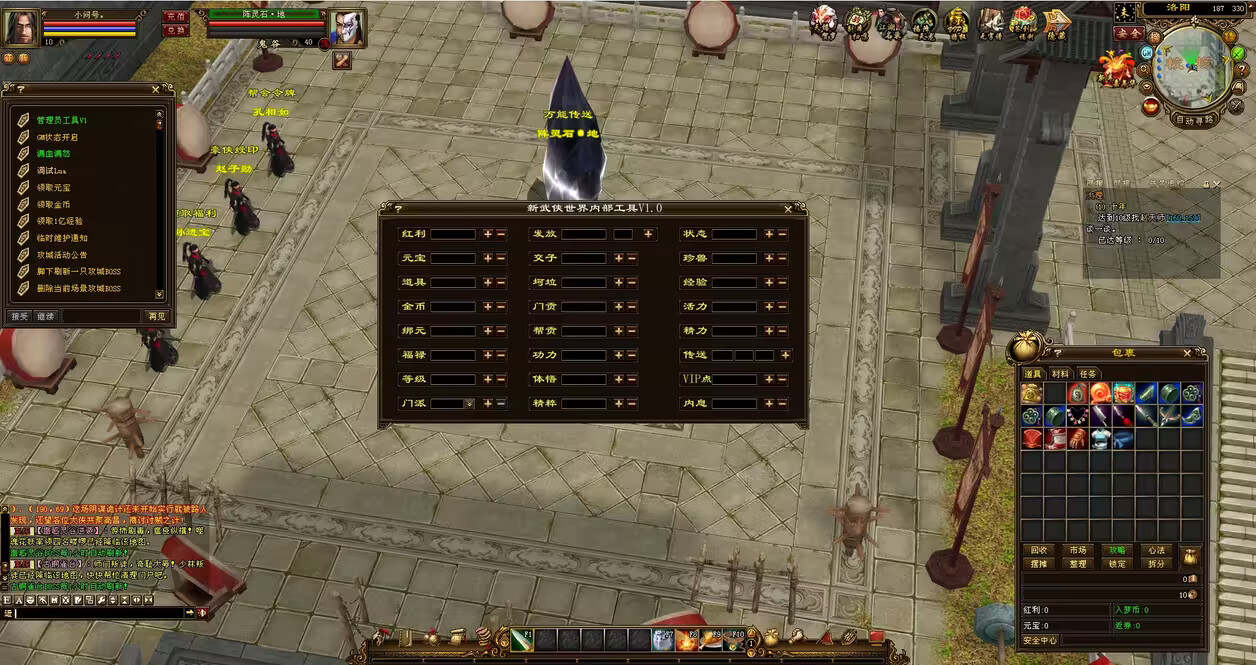The width and height of the screenshot is (1256, 665).
Task: Decrease 等级 with its minus button
Action: click(501, 380)
